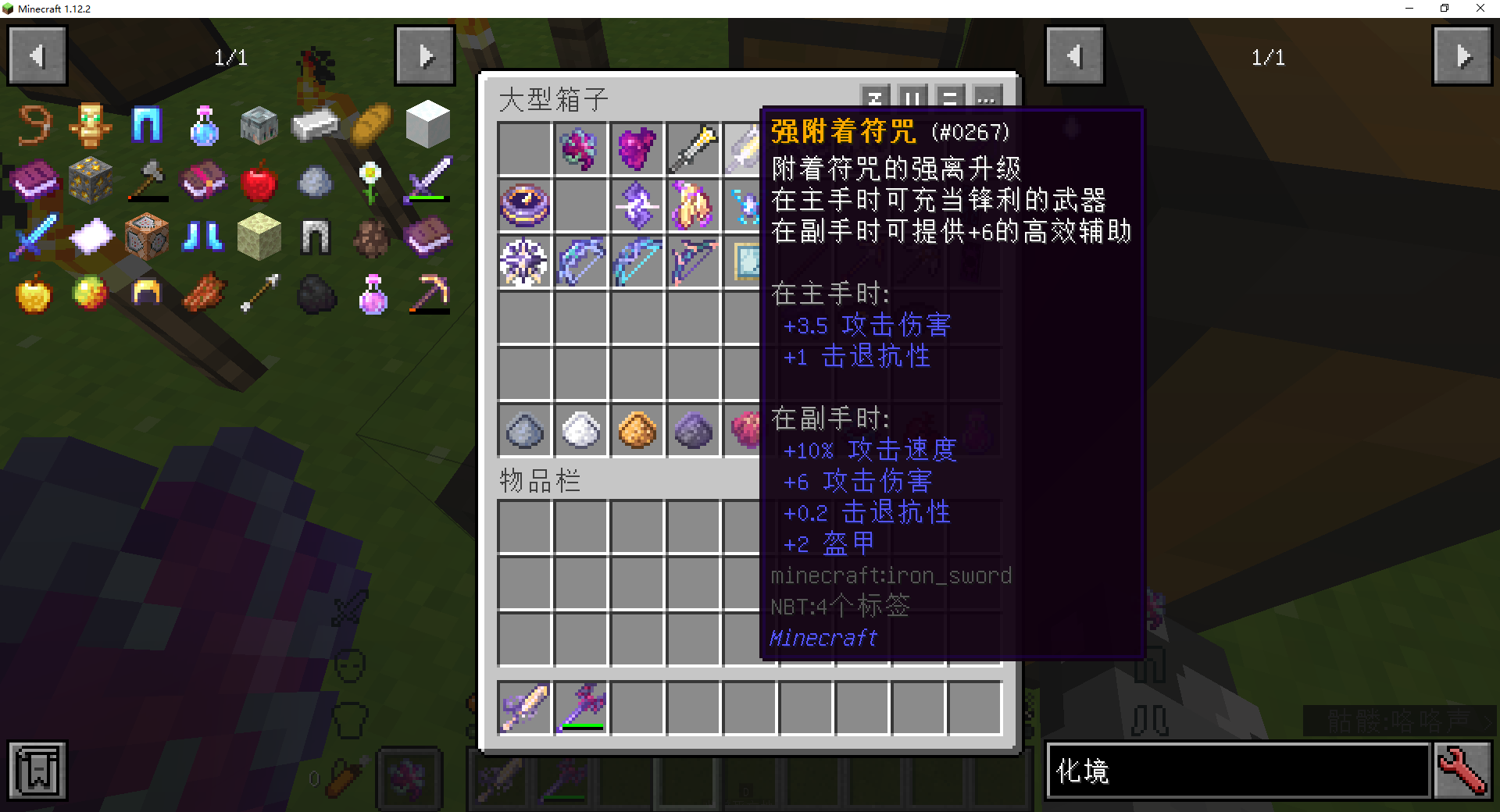Select the enchanted sword in the first hotbar slot
Viewport: 1500px width, 812px height.
[524, 707]
